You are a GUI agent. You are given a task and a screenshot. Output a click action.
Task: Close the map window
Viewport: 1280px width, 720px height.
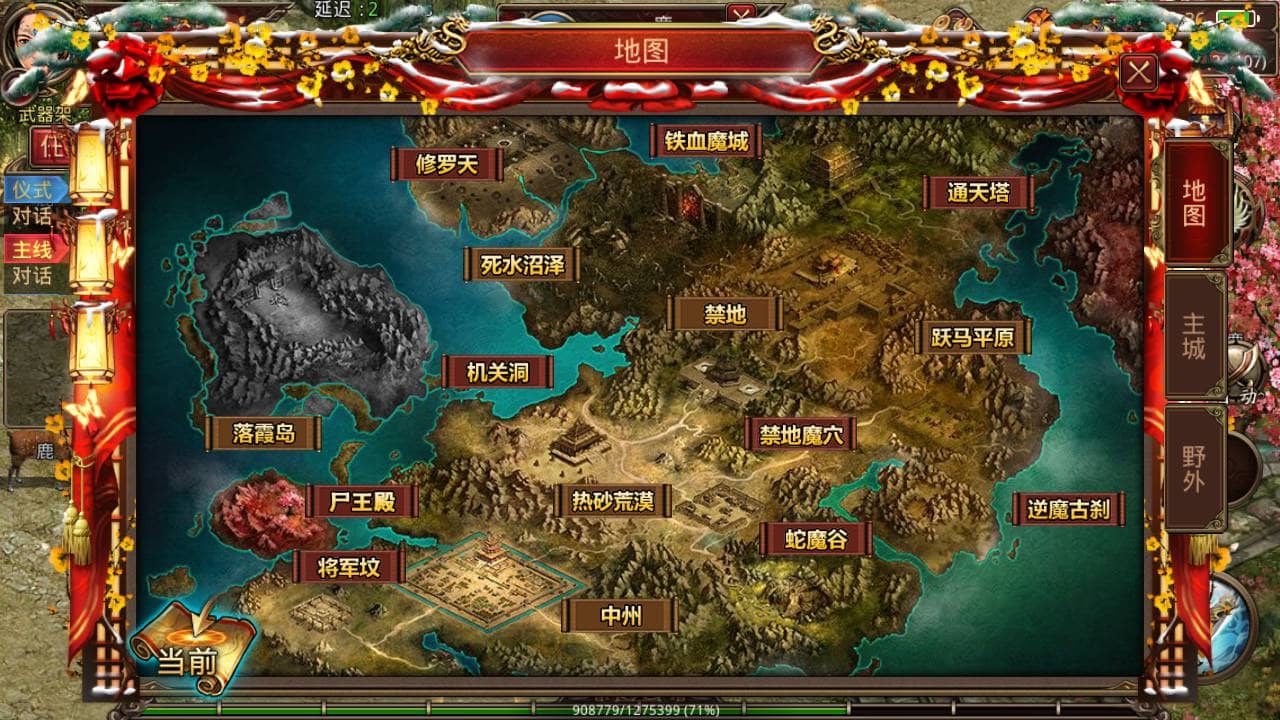[x=1139, y=72]
